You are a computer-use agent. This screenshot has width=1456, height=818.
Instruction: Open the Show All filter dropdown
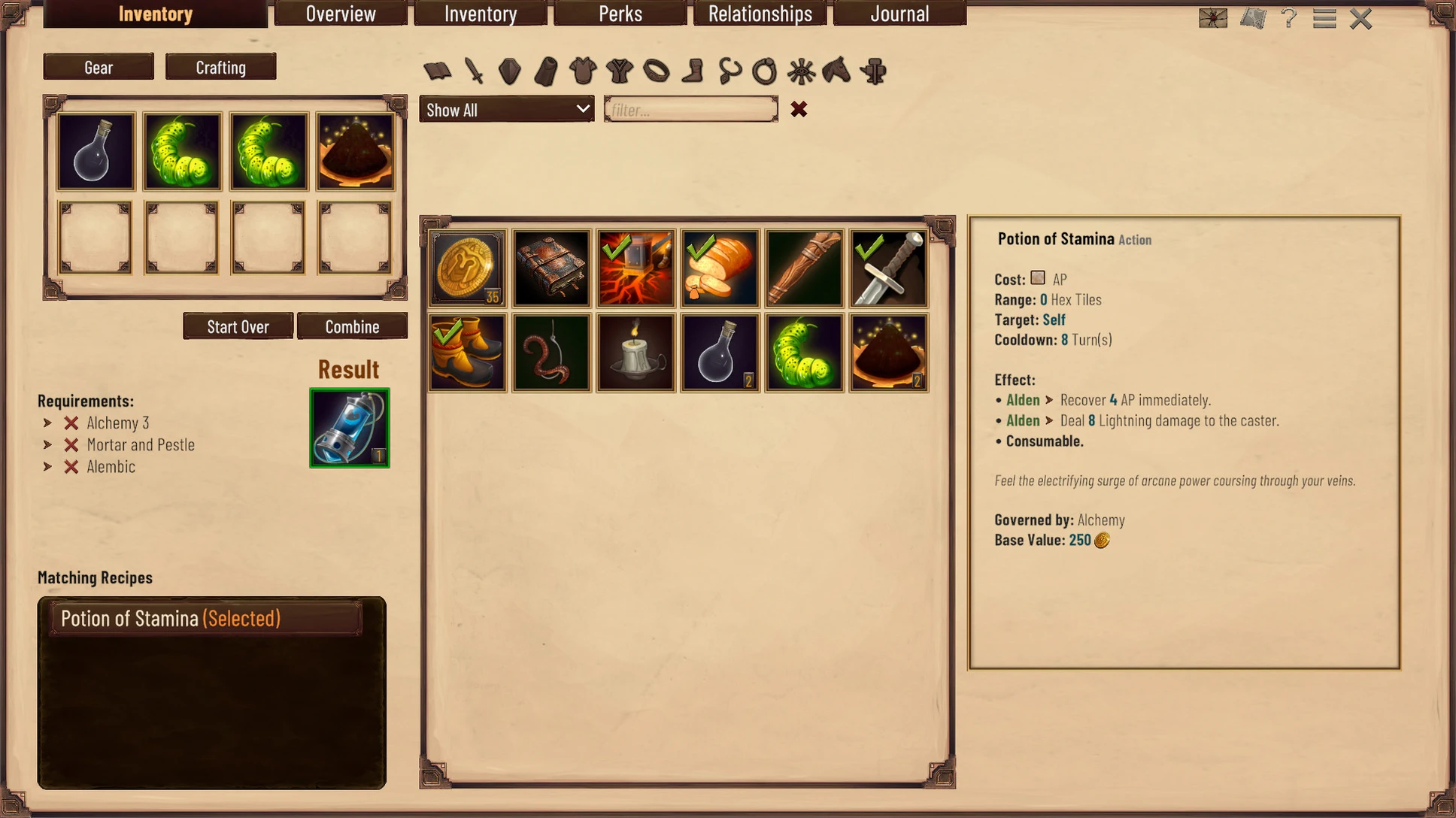pyautogui.click(x=507, y=110)
